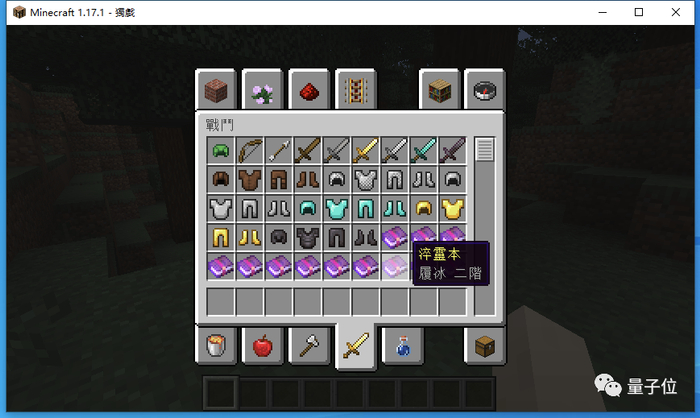Switch to the lava bucket Miscellaneous tab

[216, 346]
